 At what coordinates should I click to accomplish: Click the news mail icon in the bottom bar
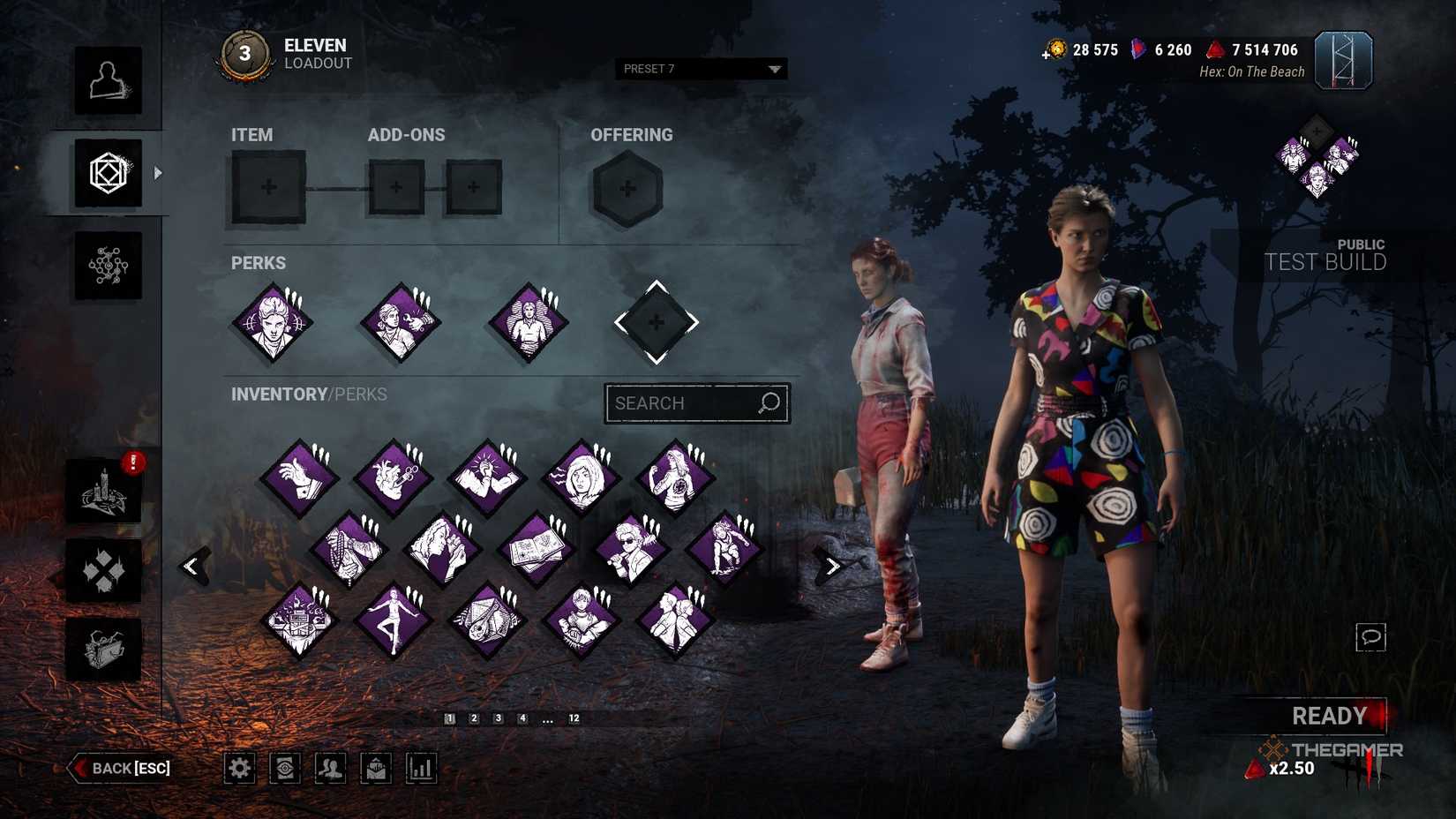point(374,769)
